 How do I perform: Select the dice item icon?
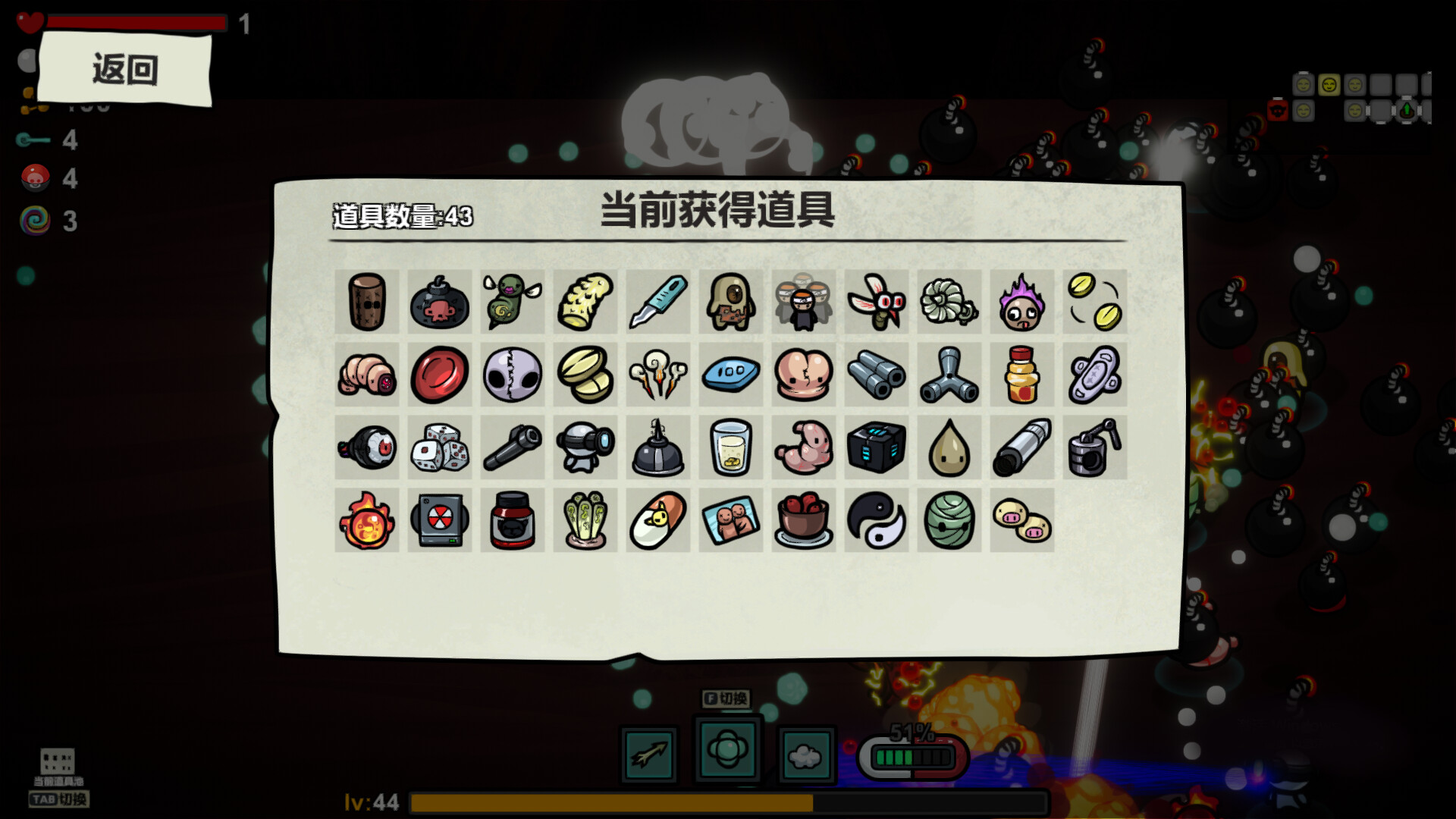coord(439,447)
